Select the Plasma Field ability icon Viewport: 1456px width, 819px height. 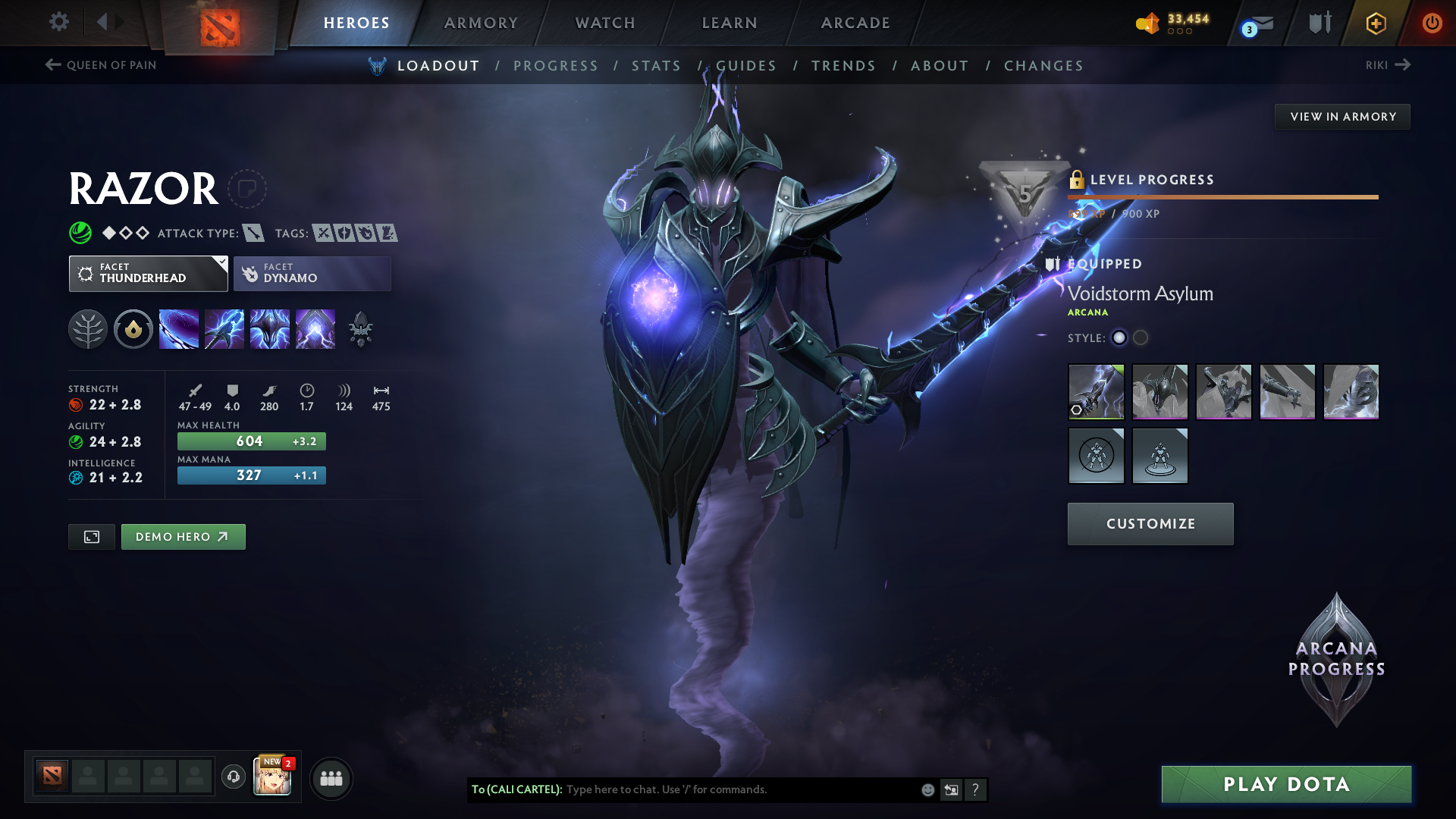click(179, 328)
